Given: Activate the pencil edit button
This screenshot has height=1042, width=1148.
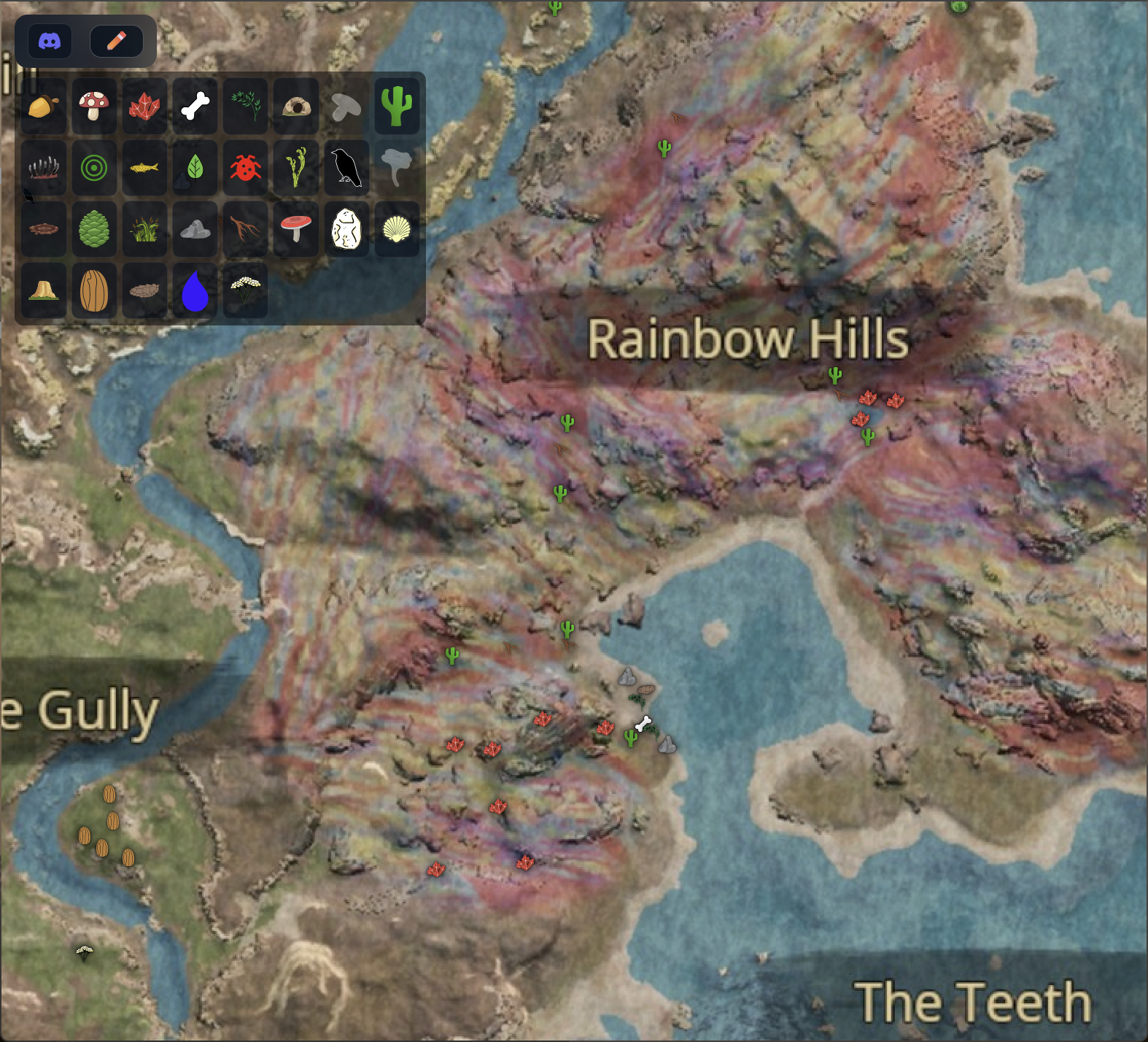Looking at the screenshot, I should (117, 40).
